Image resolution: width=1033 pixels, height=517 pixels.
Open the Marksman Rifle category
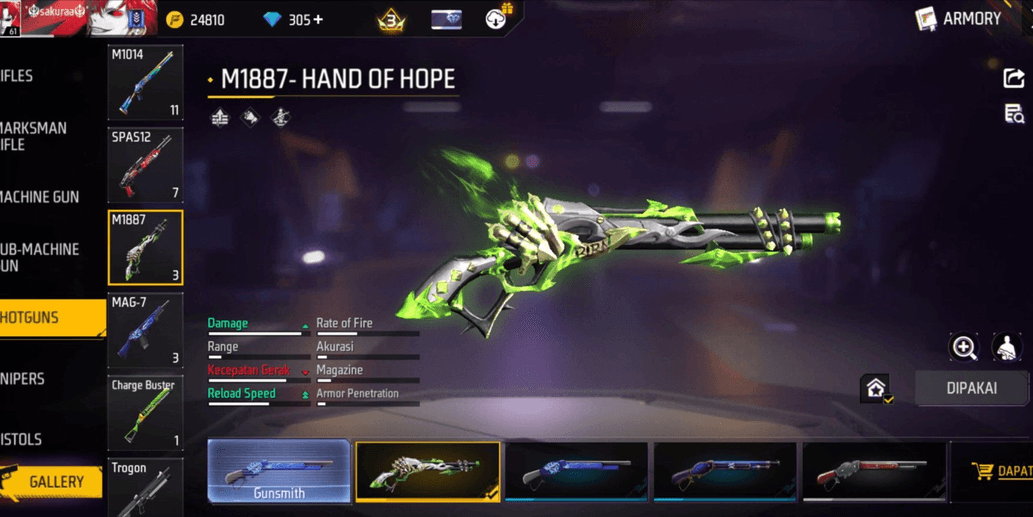tap(35, 136)
